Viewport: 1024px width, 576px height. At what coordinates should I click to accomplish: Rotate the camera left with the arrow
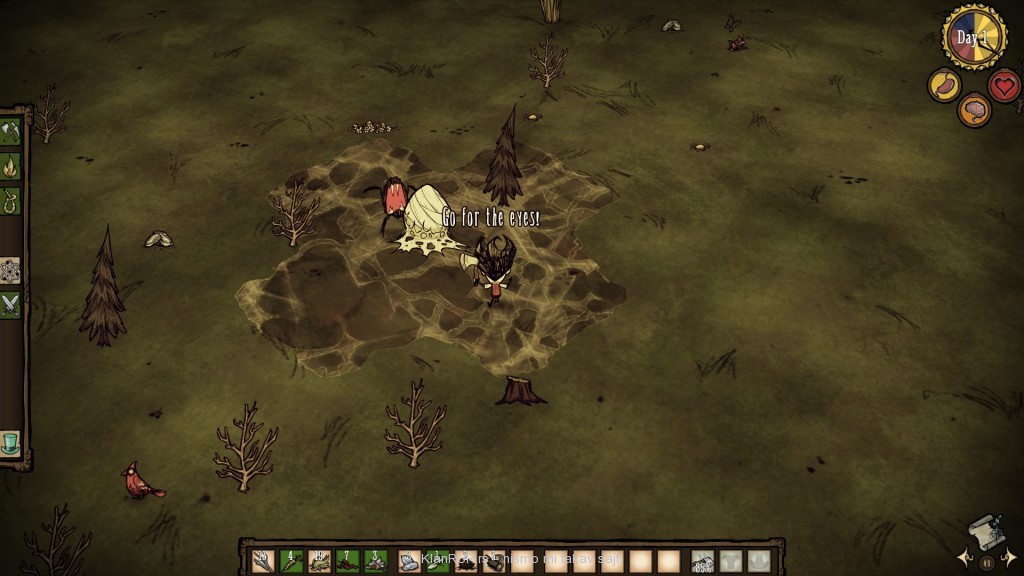pyautogui.click(x=964, y=558)
